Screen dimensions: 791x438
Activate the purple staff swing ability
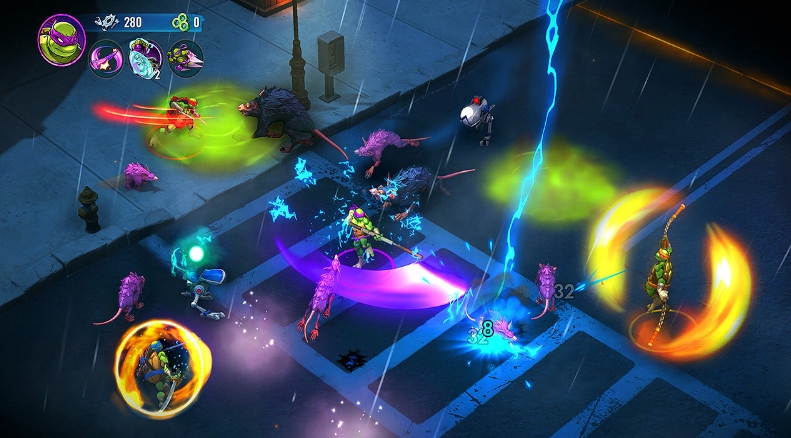[x=105, y=58]
